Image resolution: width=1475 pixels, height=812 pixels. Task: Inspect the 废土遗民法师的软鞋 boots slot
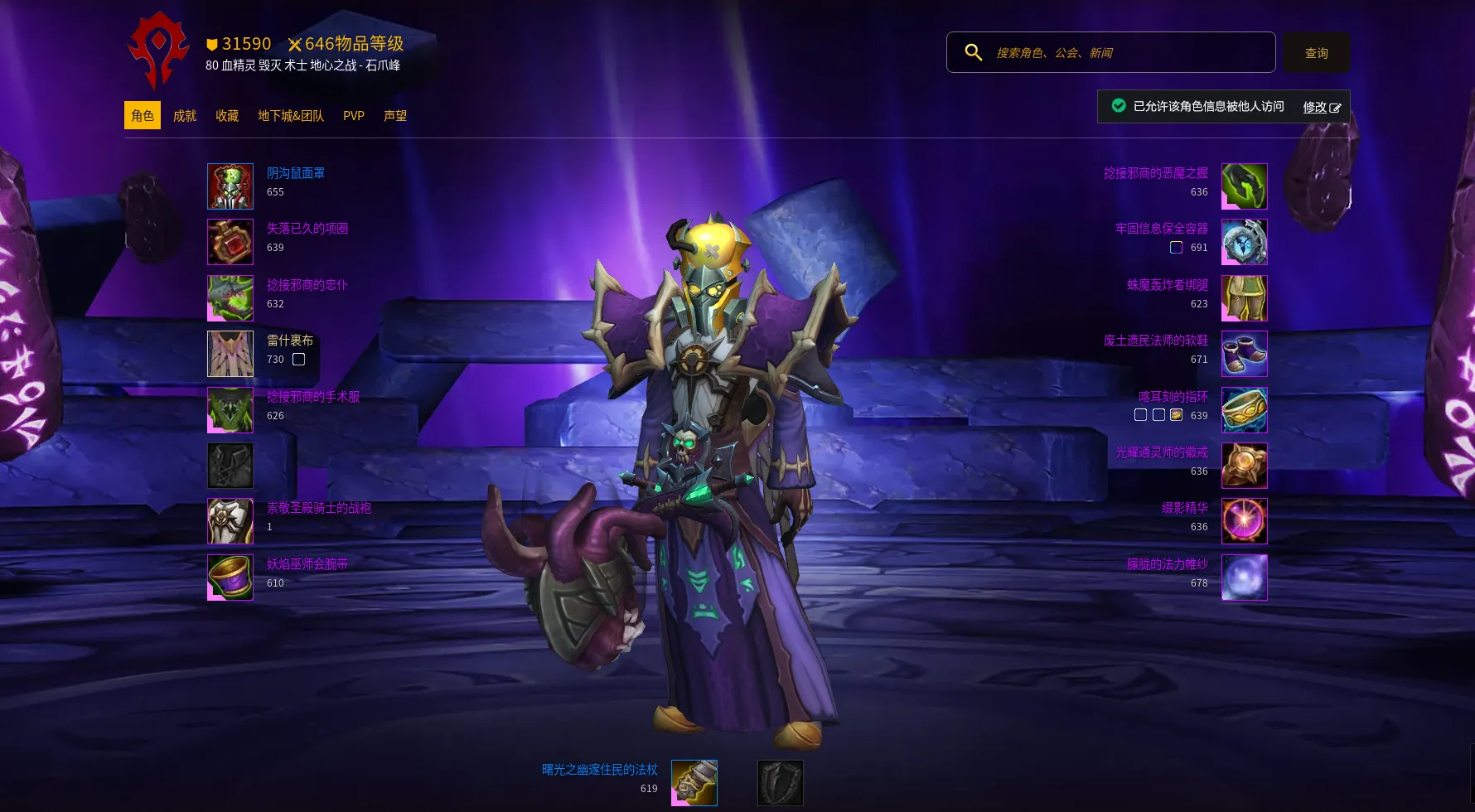[1244, 354]
